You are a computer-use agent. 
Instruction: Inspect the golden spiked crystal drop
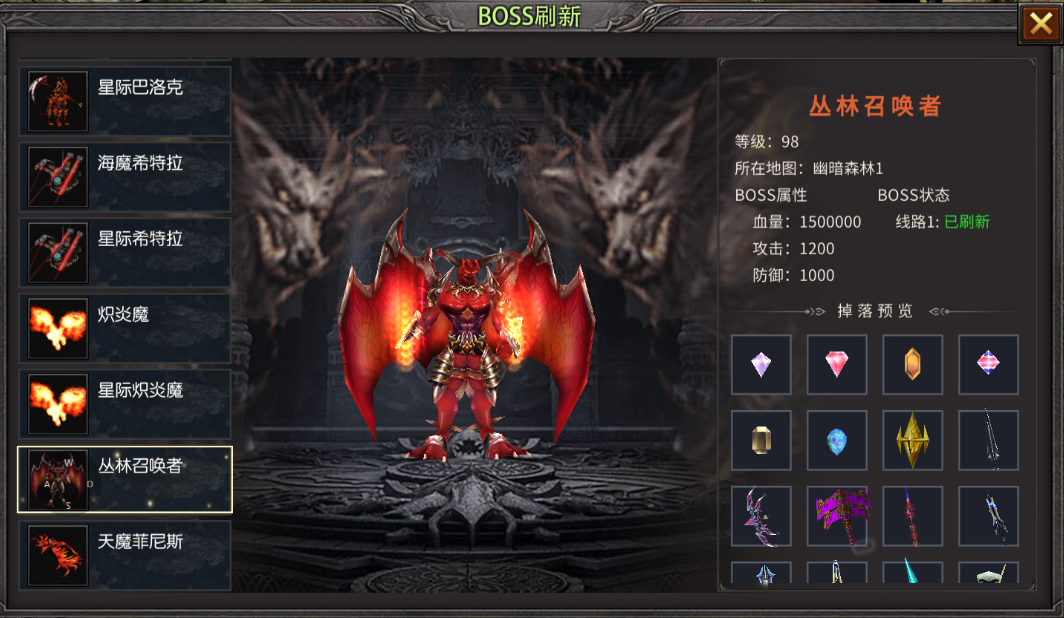pyautogui.click(x=913, y=440)
